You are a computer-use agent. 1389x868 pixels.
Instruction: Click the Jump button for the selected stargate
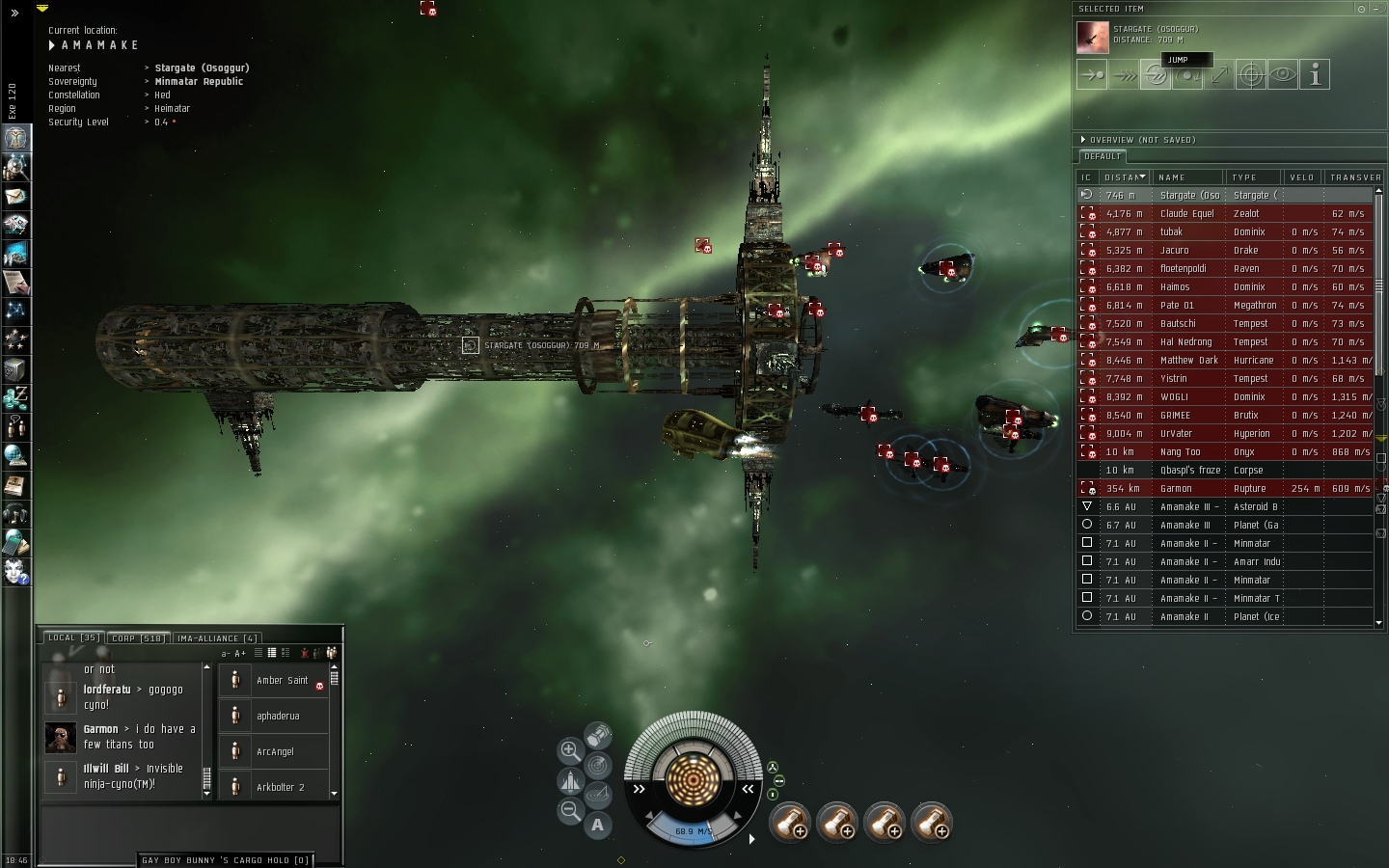pyautogui.click(x=1156, y=75)
